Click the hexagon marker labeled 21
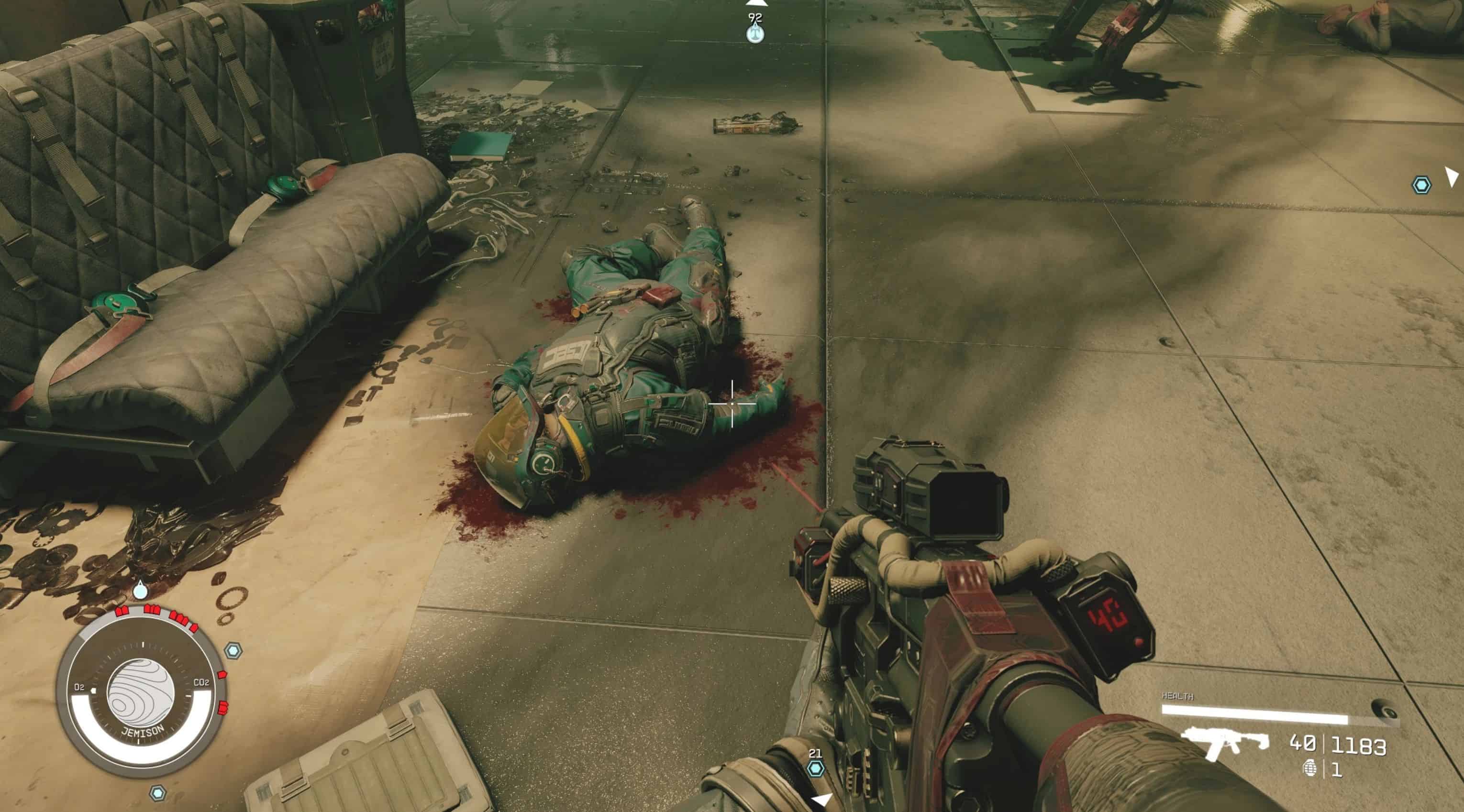 click(816, 769)
